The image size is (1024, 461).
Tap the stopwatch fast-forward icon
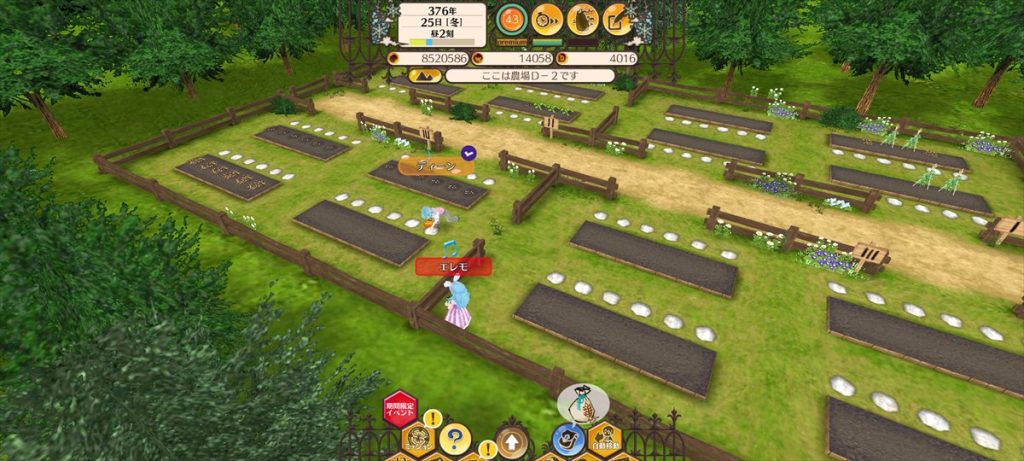pyautogui.click(x=547, y=18)
